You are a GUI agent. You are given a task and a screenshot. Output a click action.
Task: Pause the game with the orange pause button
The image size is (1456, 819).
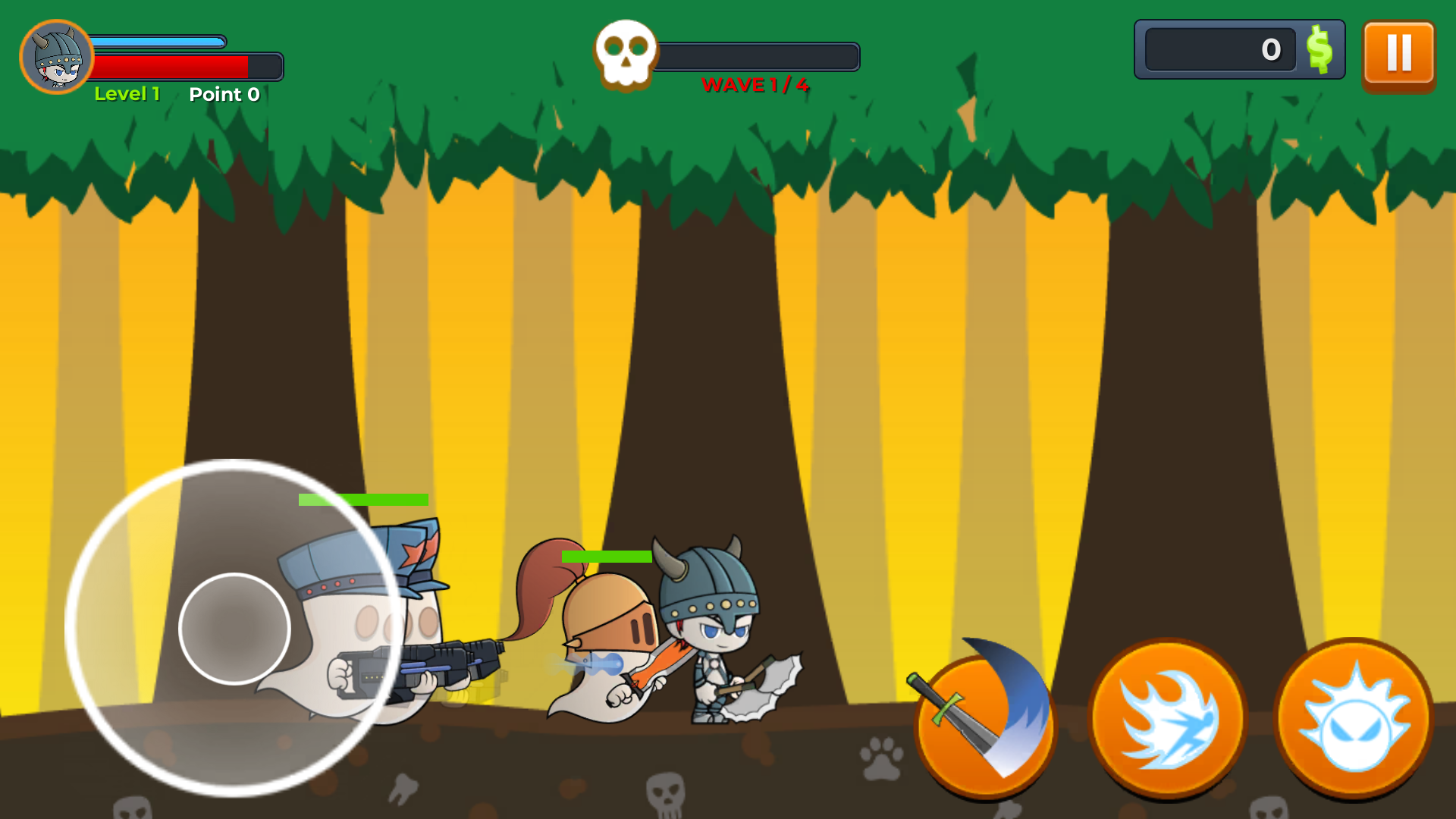point(1398,54)
